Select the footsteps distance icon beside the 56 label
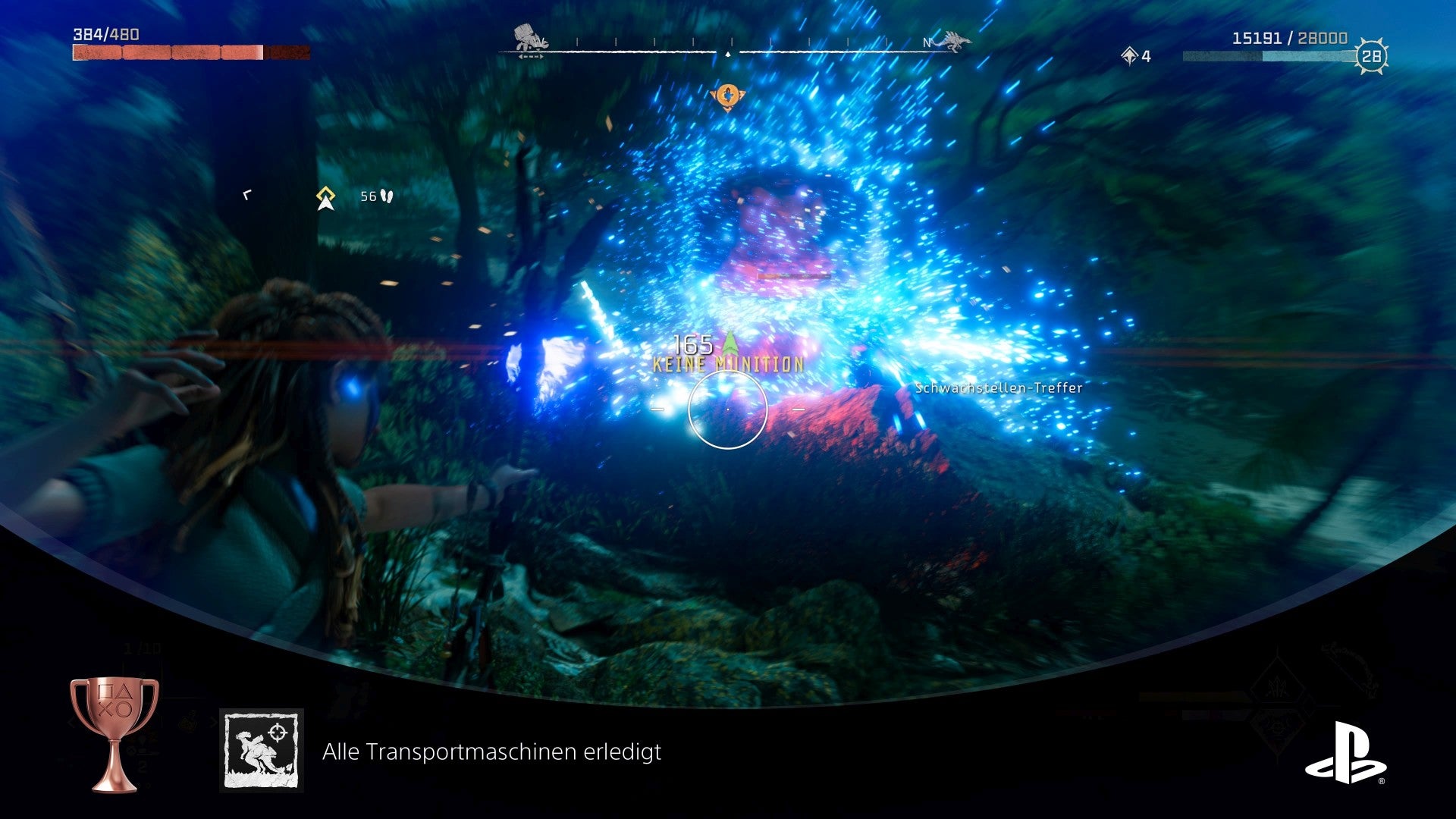1456x819 pixels. pyautogui.click(x=387, y=195)
